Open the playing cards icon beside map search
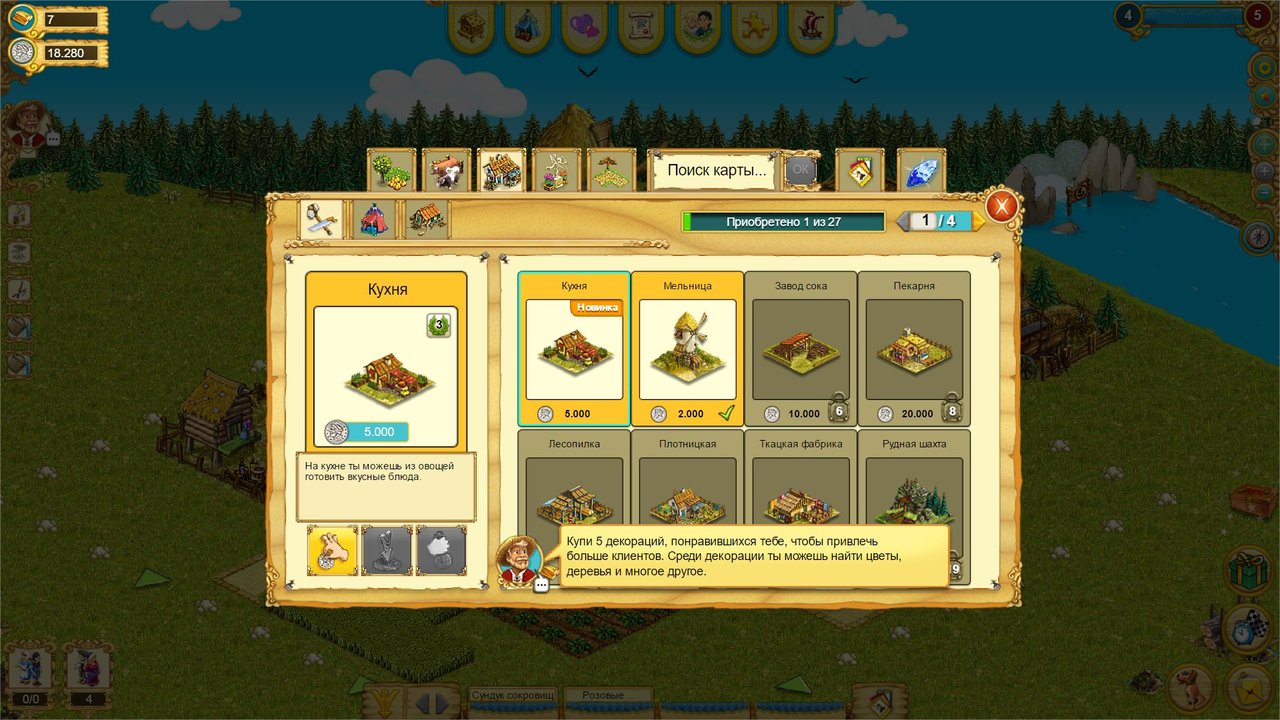1280x720 pixels. coord(860,170)
